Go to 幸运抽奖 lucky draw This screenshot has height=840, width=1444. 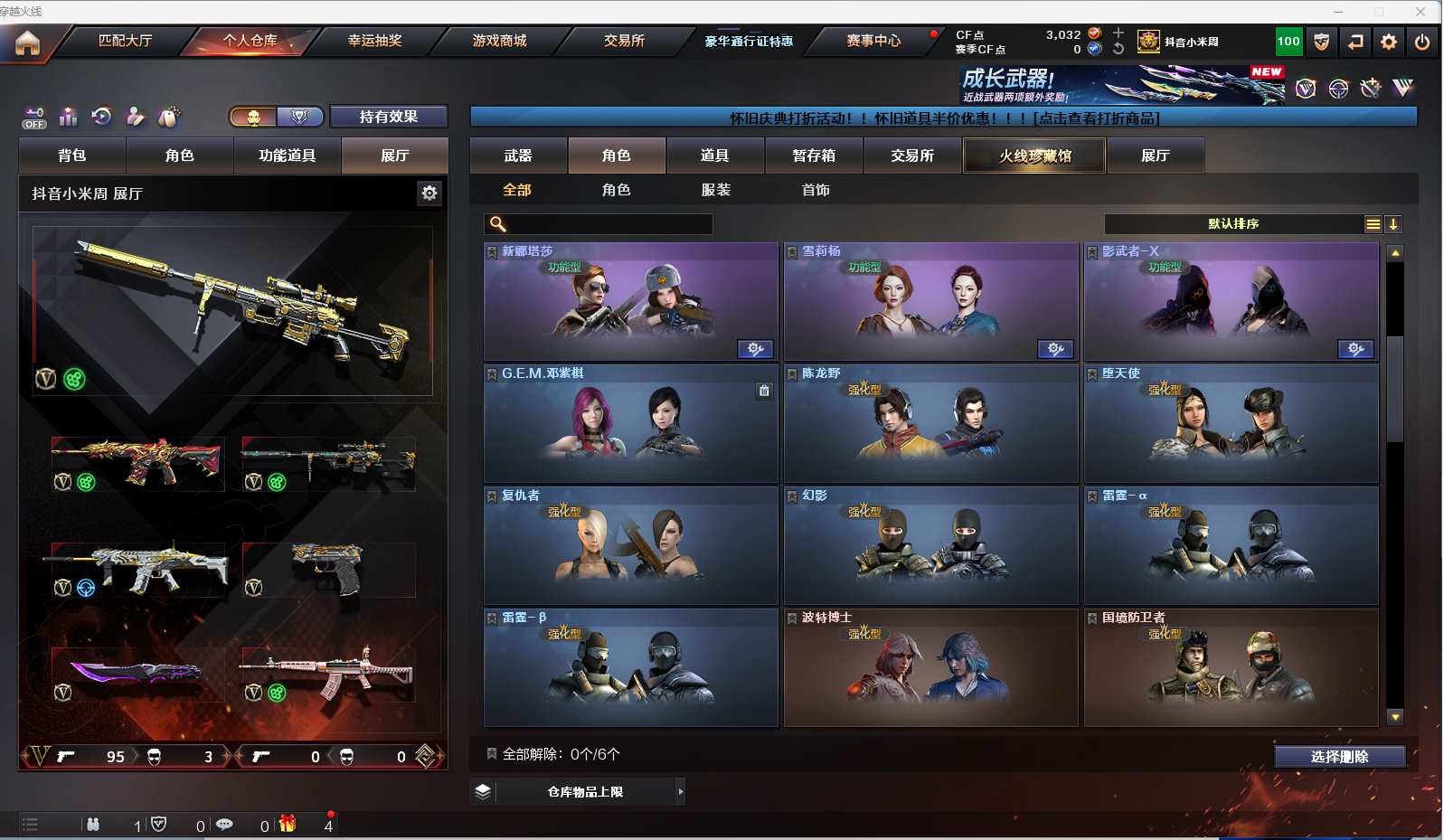point(374,41)
